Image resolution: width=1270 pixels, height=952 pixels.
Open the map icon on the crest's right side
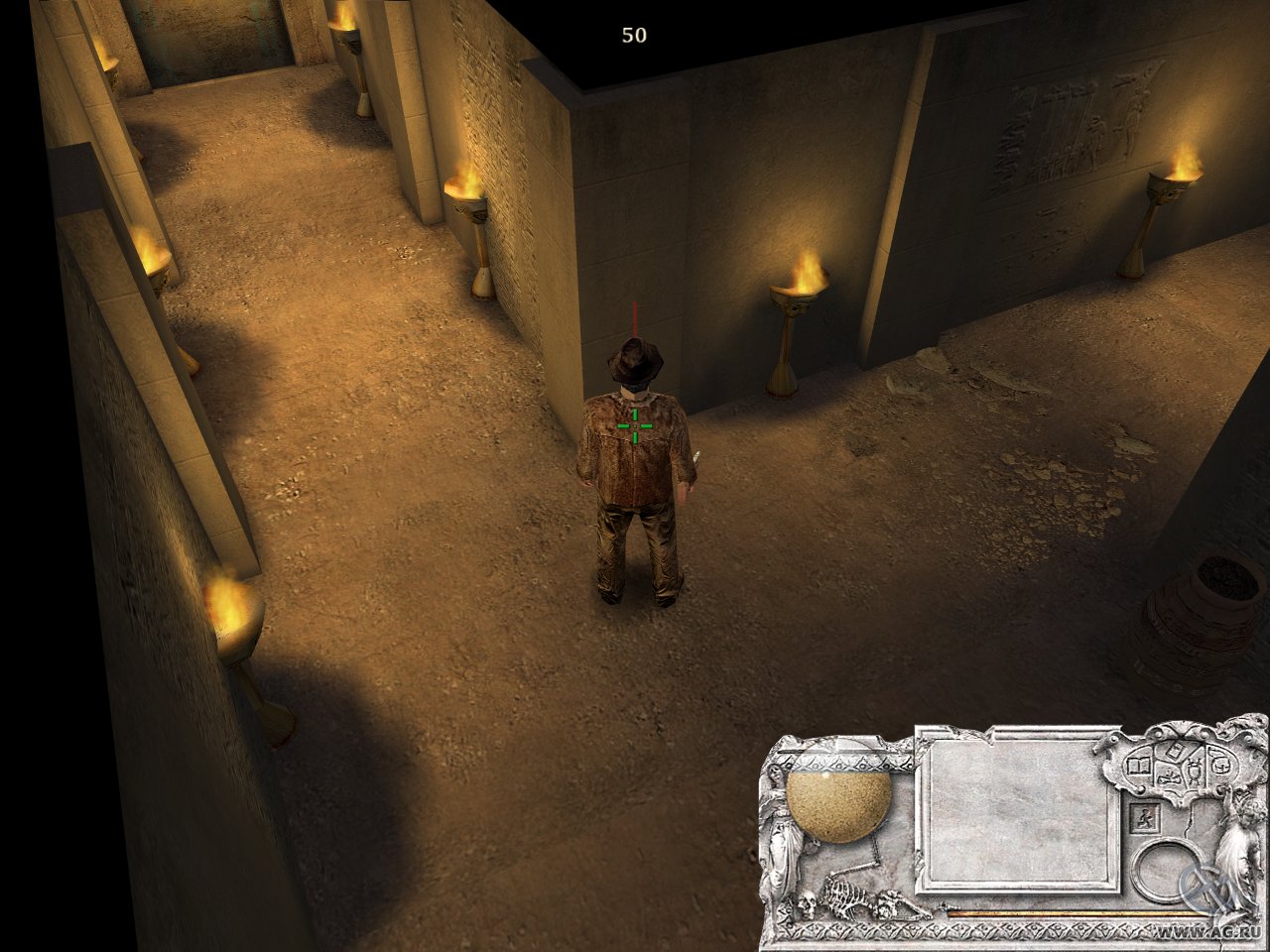[x=1221, y=765]
